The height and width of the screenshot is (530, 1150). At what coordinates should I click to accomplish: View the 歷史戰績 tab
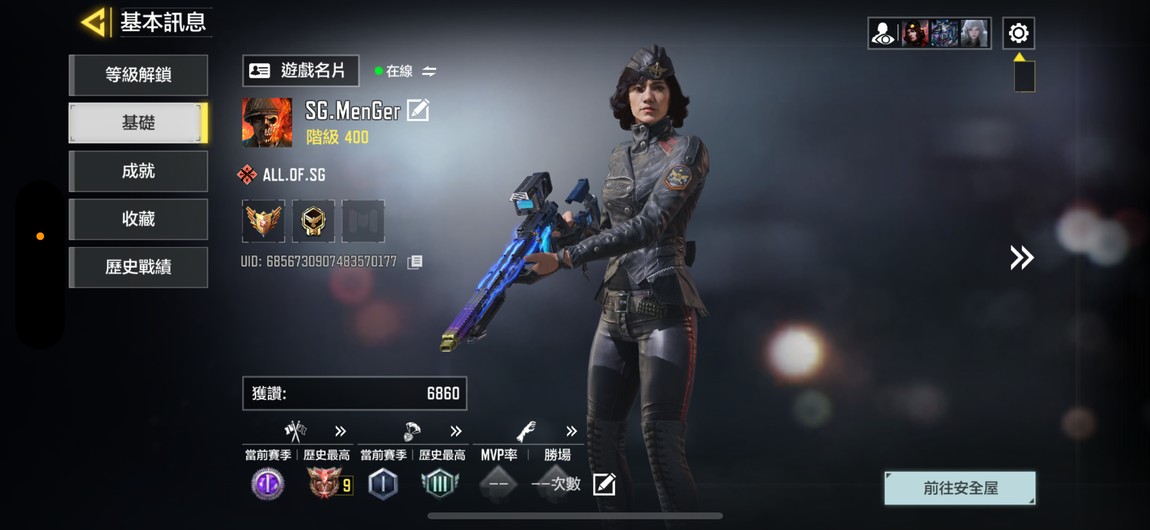coord(138,267)
